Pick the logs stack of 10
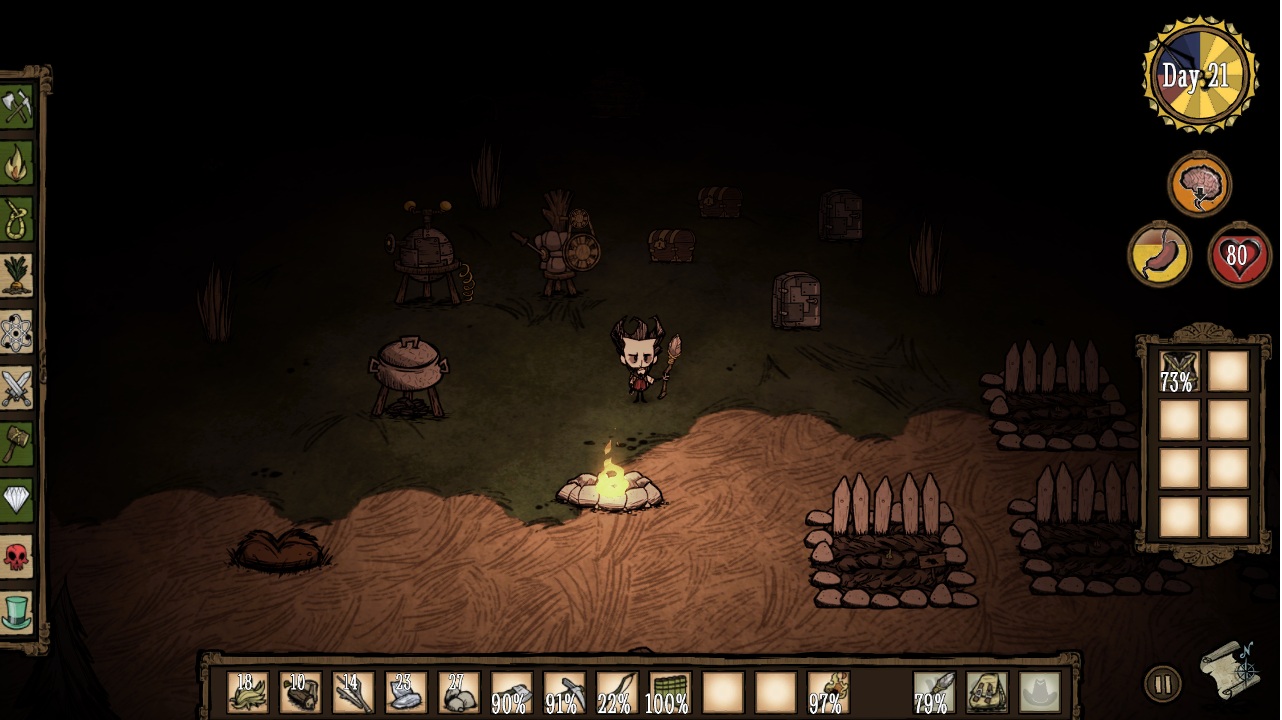This screenshot has height=720, width=1282. click(299, 692)
